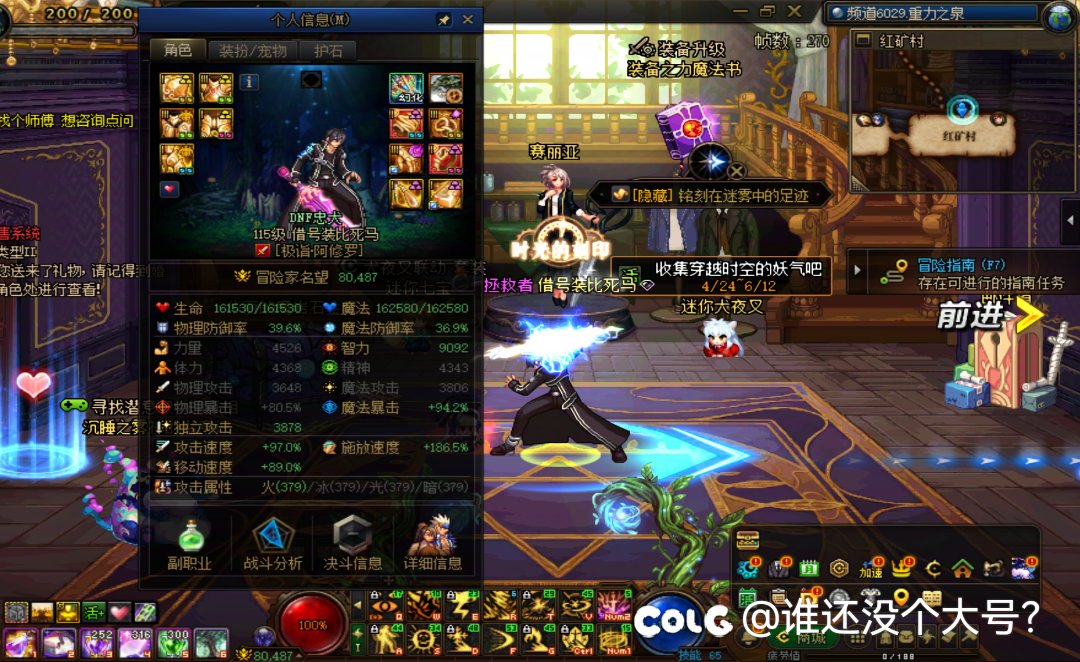Open the 护石 tab
Viewport: 1080px width, 662px height.
328,51
